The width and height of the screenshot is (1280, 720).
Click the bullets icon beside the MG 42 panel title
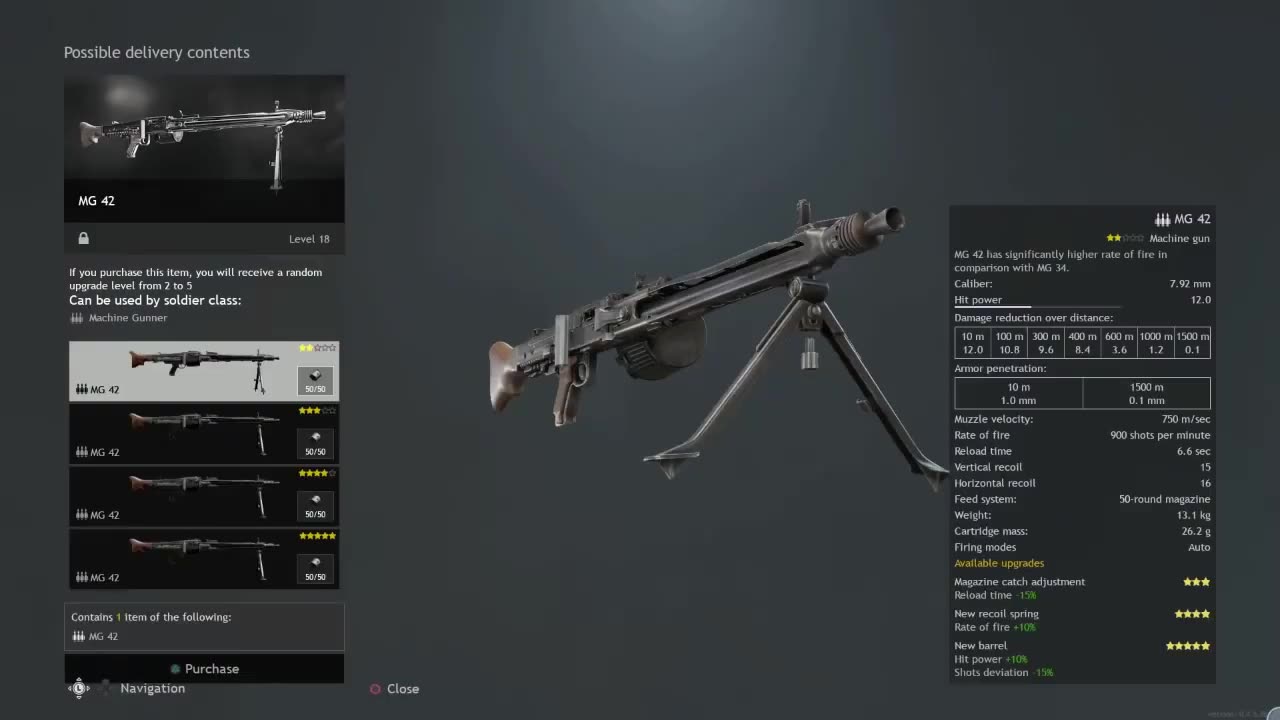tap(1162, 218)
